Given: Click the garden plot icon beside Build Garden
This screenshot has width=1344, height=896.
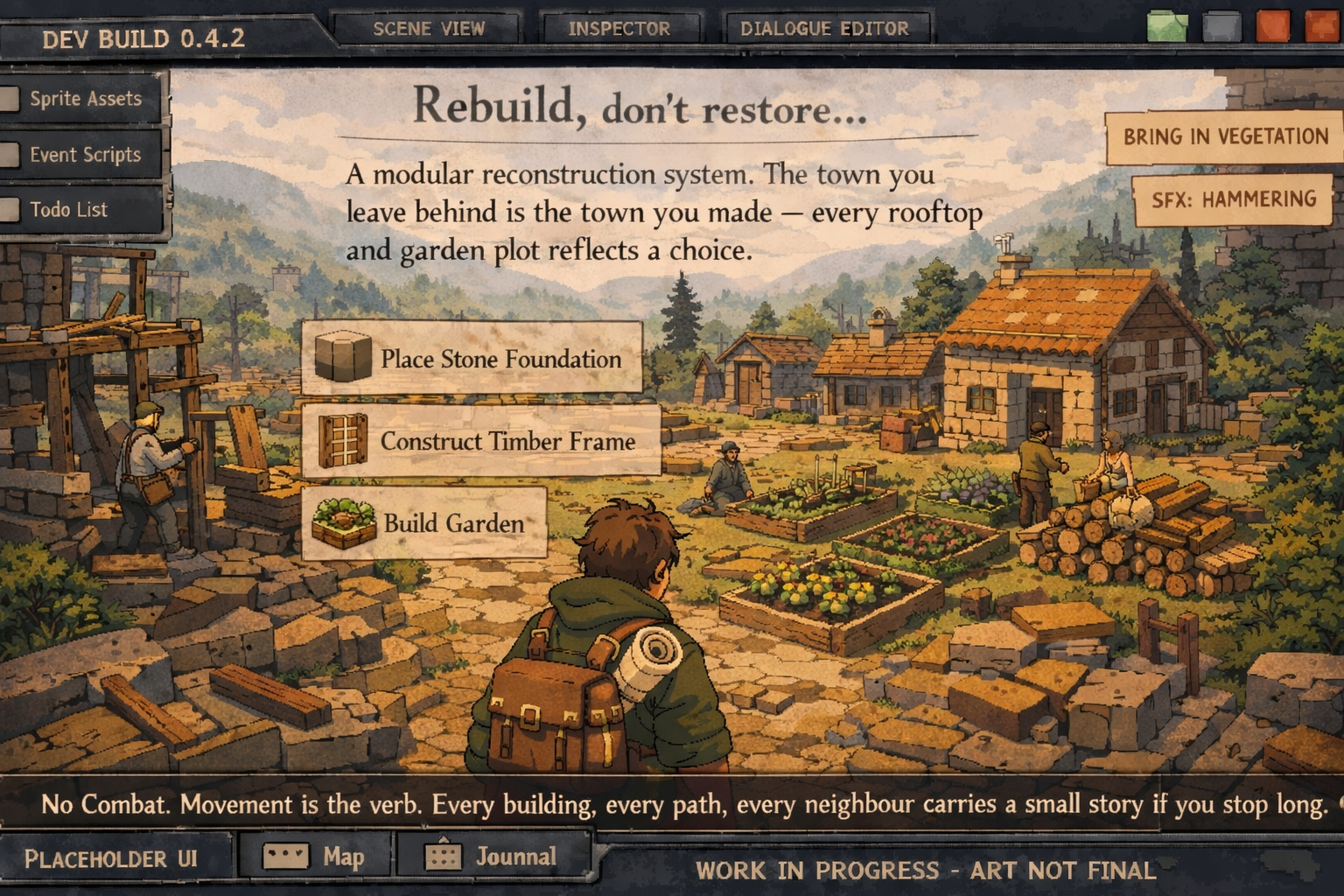Looking at the screenshot, I should pyautogui.click(x=343, y=522).
